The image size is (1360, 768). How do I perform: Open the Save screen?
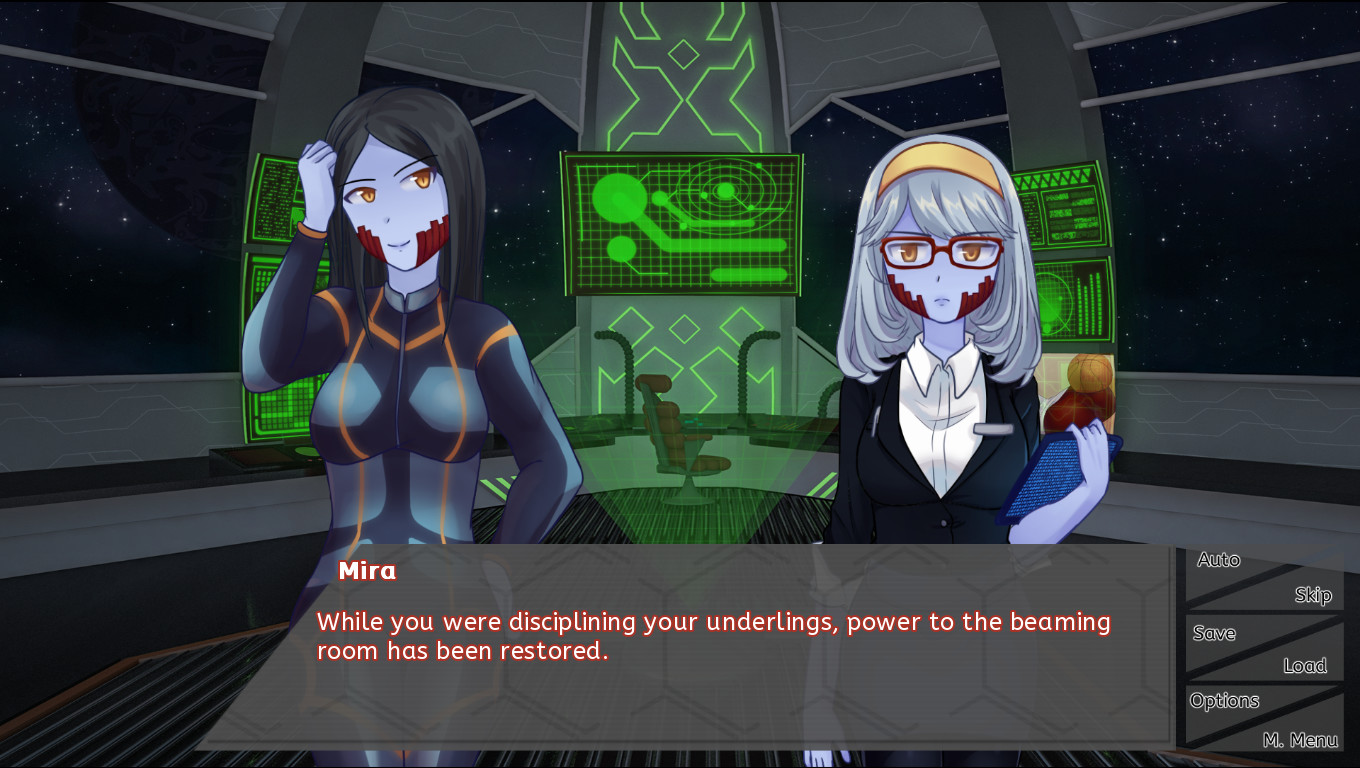coord(1212,633)
